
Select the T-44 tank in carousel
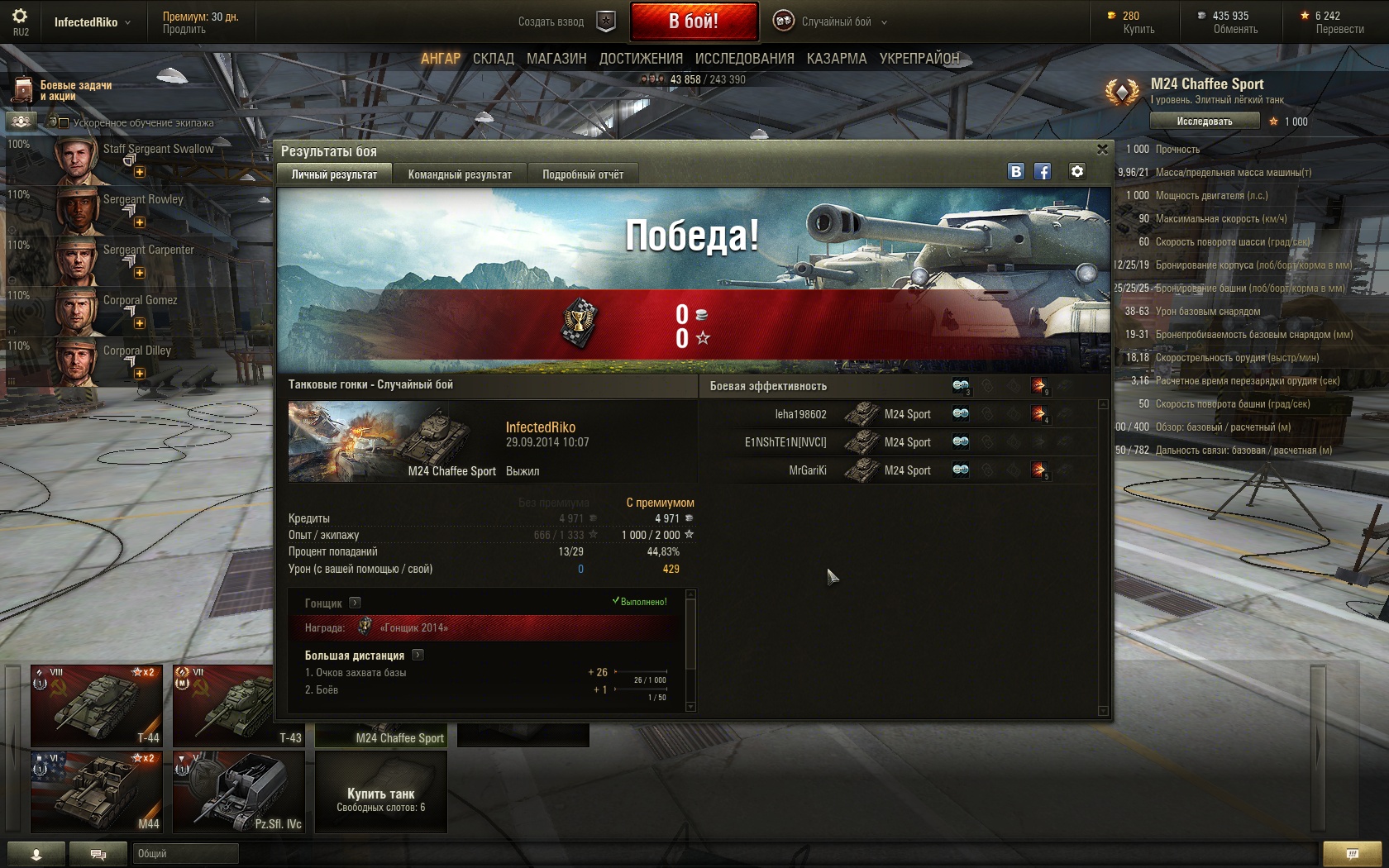[x=97, y=705]
